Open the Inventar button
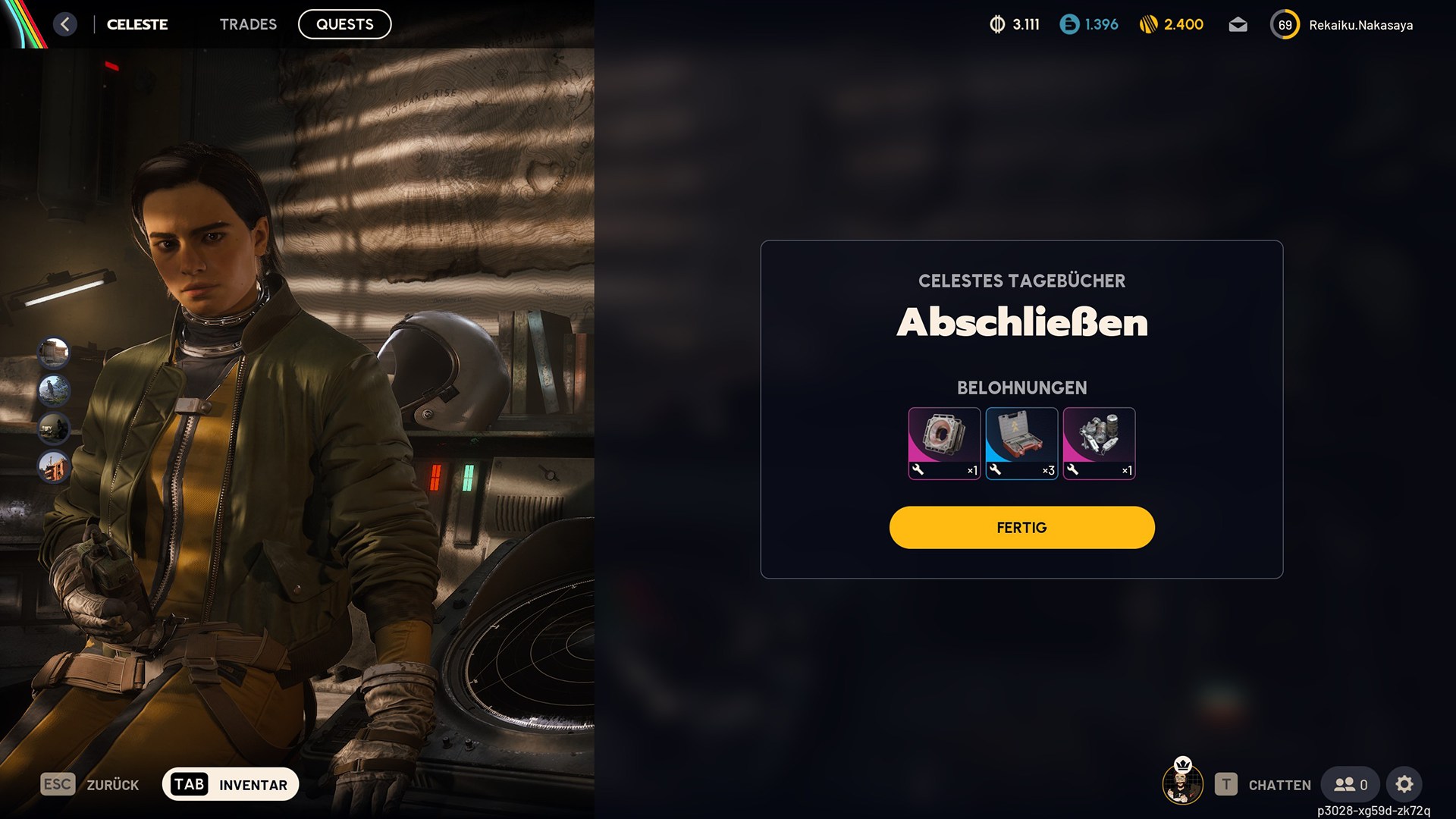Screen dimensions: 1456x819 [231, 785]
